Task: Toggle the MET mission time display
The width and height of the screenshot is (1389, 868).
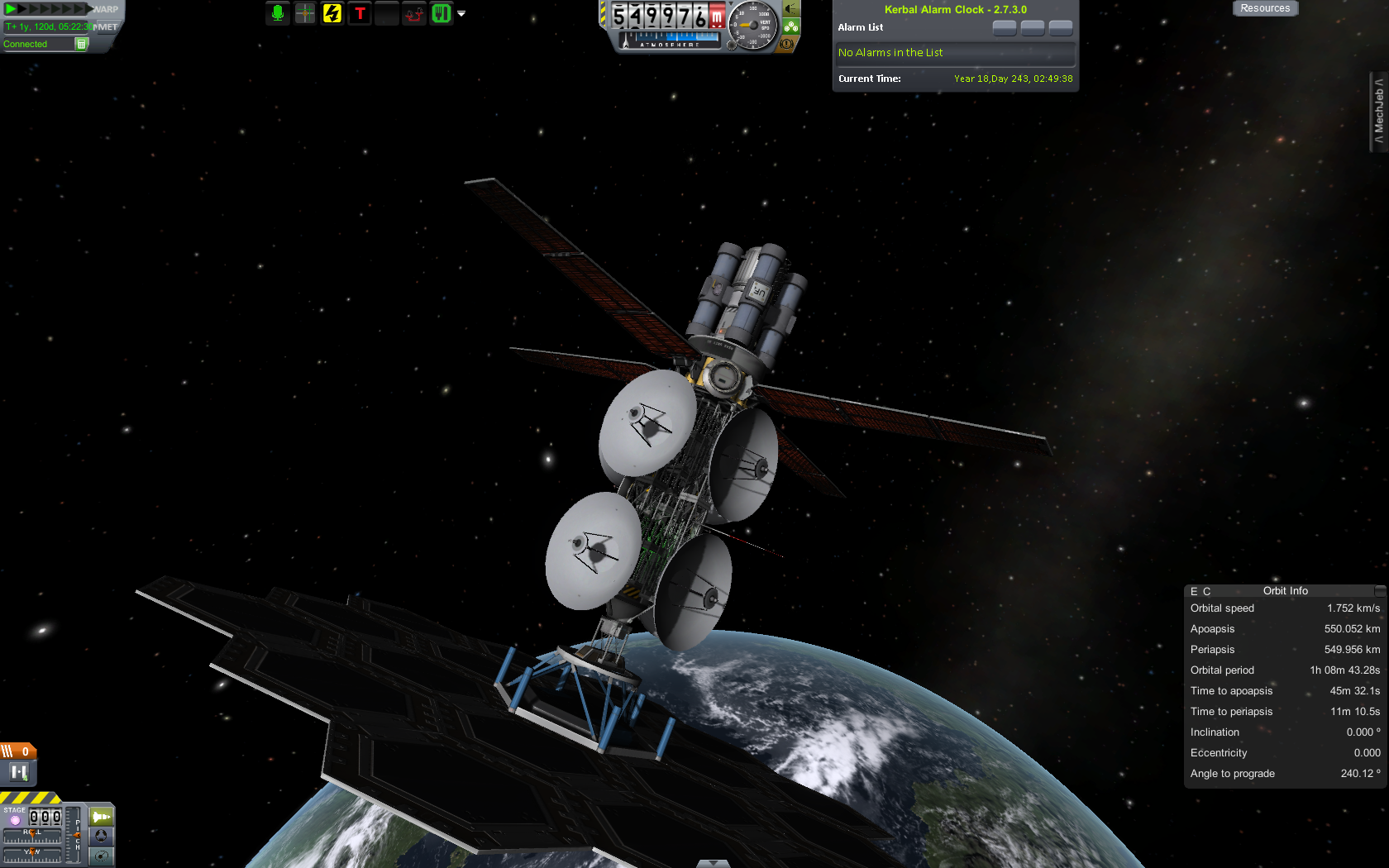Action: [x=107, y=27]
